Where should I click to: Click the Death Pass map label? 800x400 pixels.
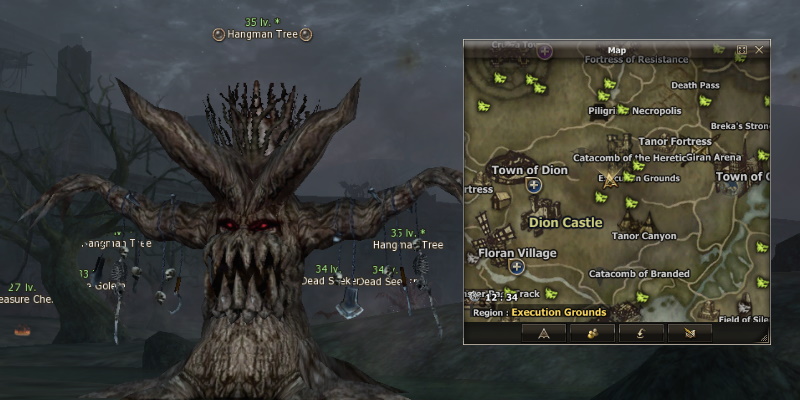[695, 86]
